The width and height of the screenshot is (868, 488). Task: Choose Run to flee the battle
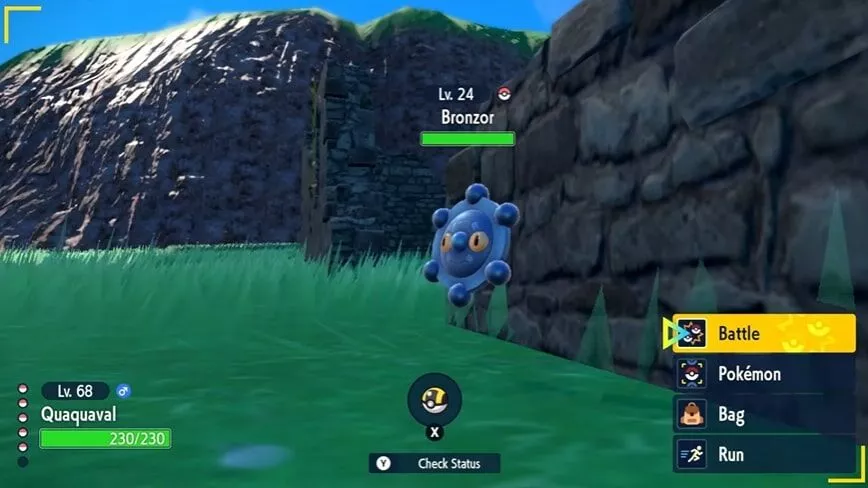click(x=764, y=454)
